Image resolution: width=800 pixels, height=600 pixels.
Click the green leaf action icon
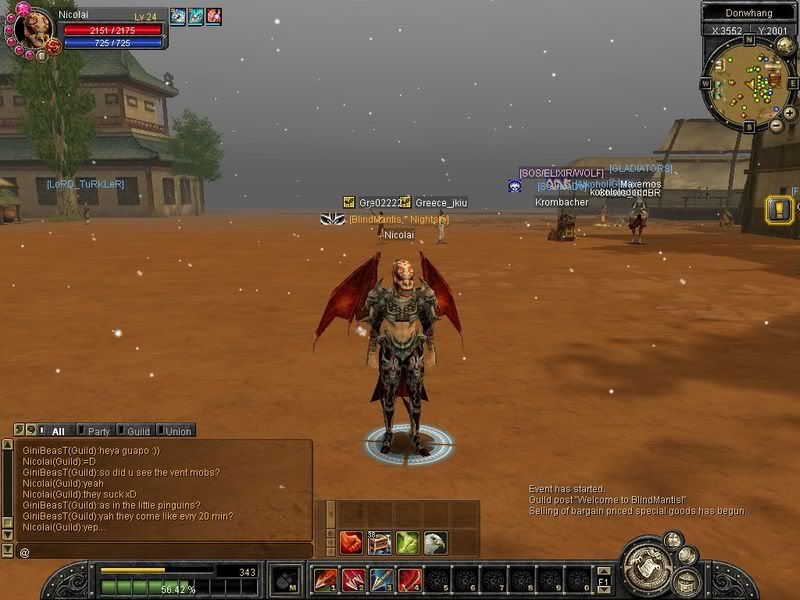(407, 543)
